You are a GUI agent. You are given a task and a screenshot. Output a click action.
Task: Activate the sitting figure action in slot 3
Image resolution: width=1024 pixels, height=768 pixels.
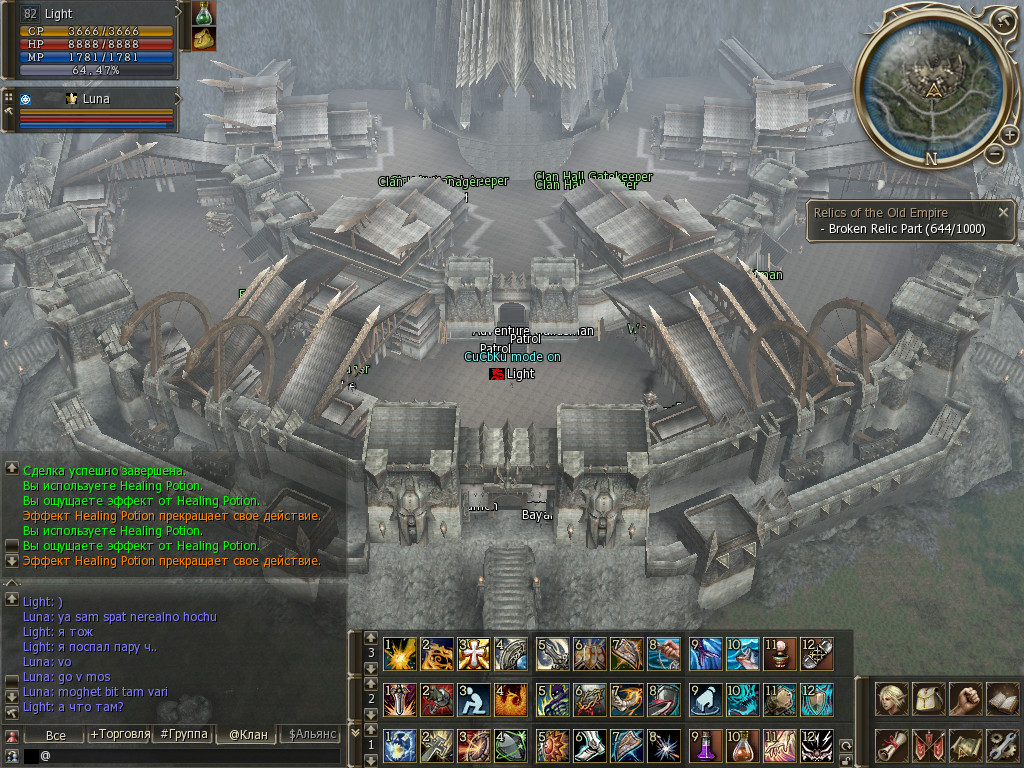[x=471, y=700]
